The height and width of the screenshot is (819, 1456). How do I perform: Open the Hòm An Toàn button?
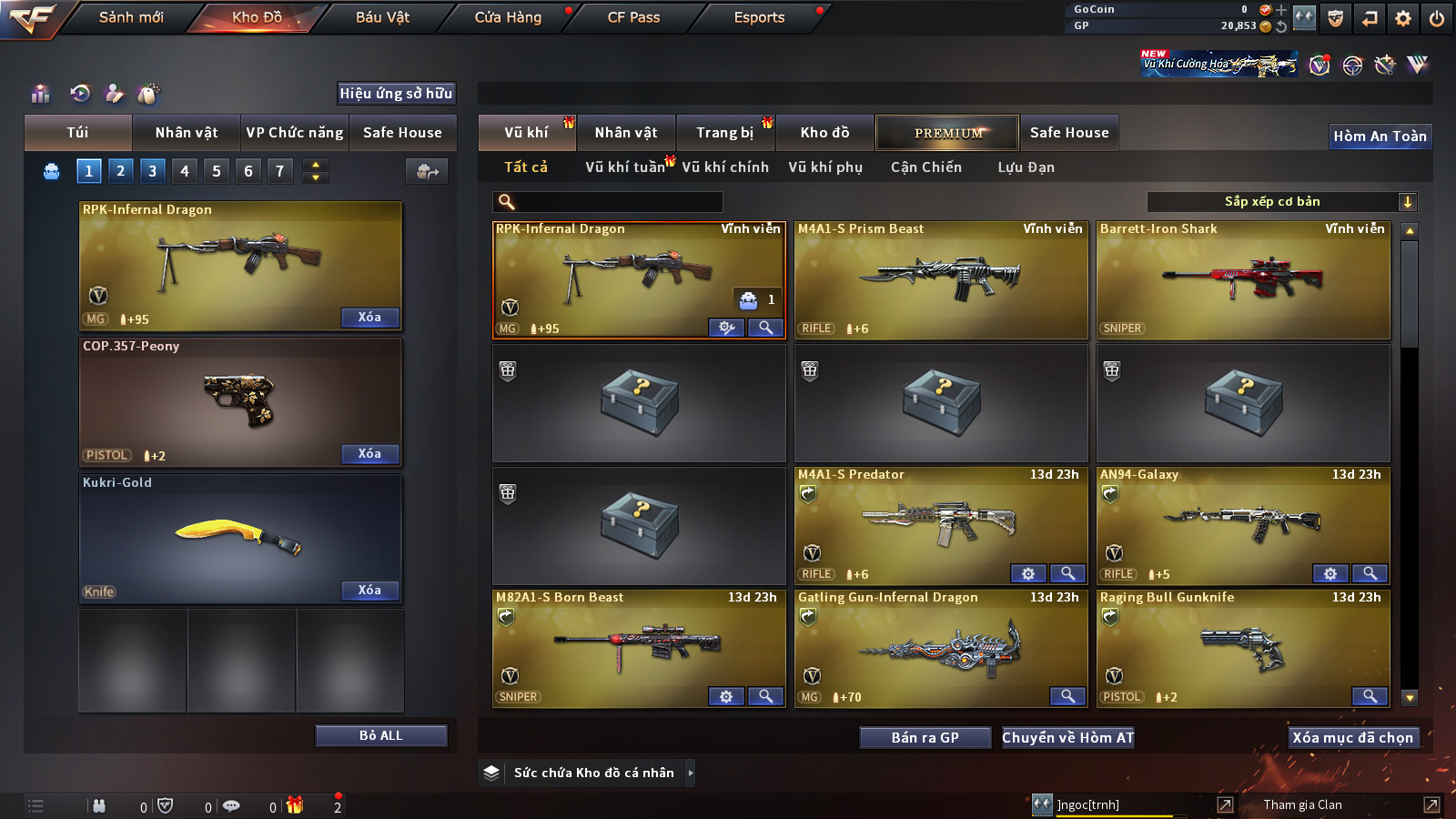pyautogui.click(x=1380, y=136)
